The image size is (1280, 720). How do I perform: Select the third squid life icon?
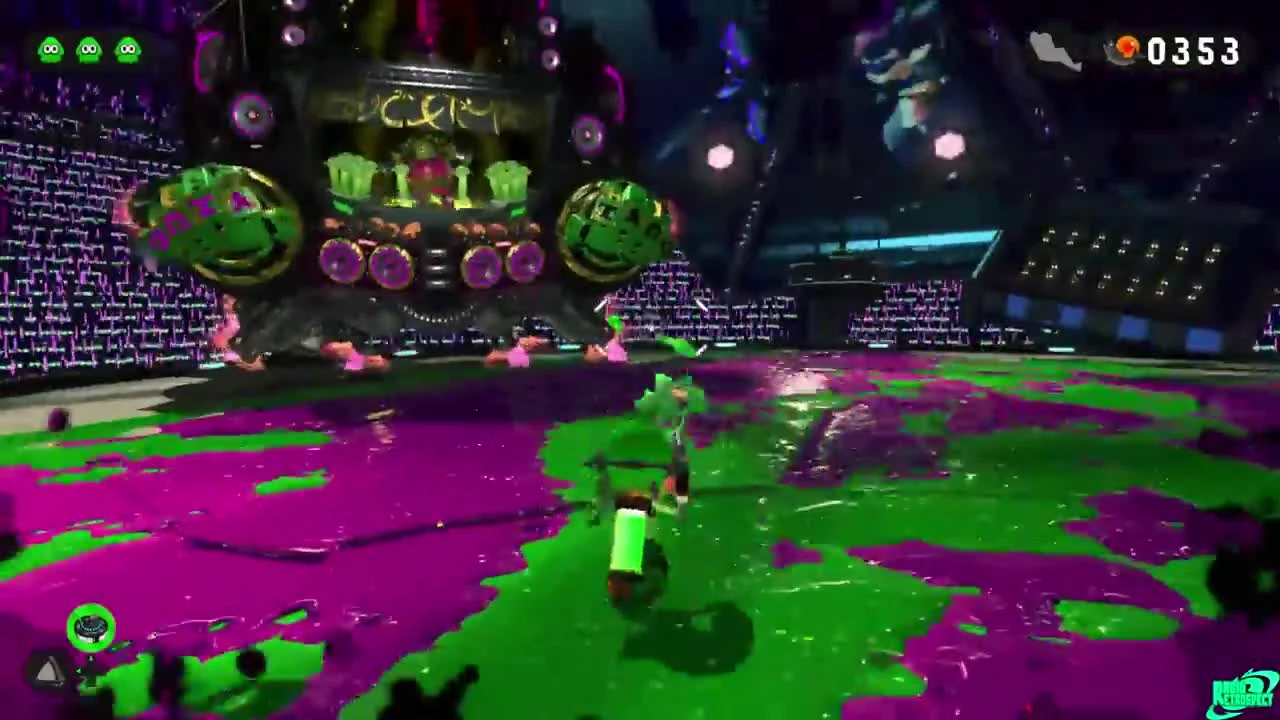(x=128, y=48)
